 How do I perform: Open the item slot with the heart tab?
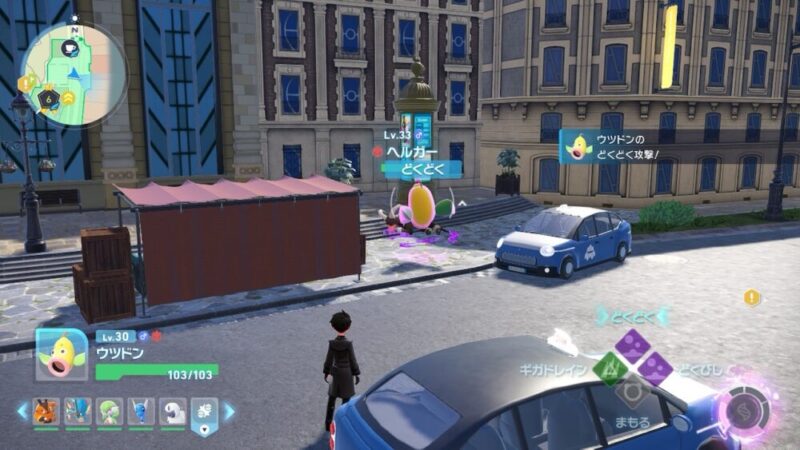[203, 413]
